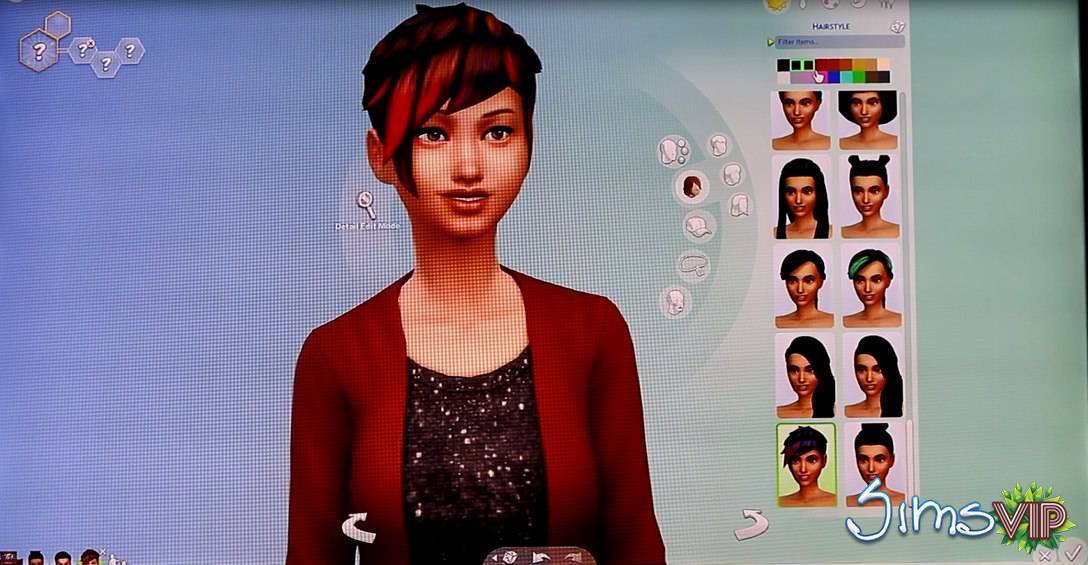Screen dimensions: 1088x565
Task: Open the hats category icon
Action: tap(697, 226)
